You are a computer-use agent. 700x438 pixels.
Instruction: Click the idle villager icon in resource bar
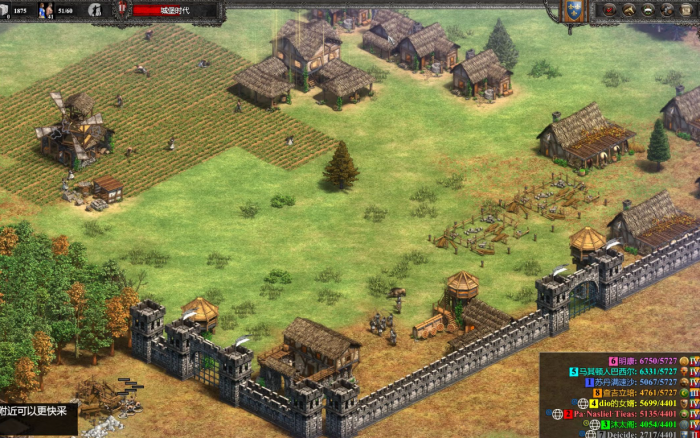(x=94, y=10)
